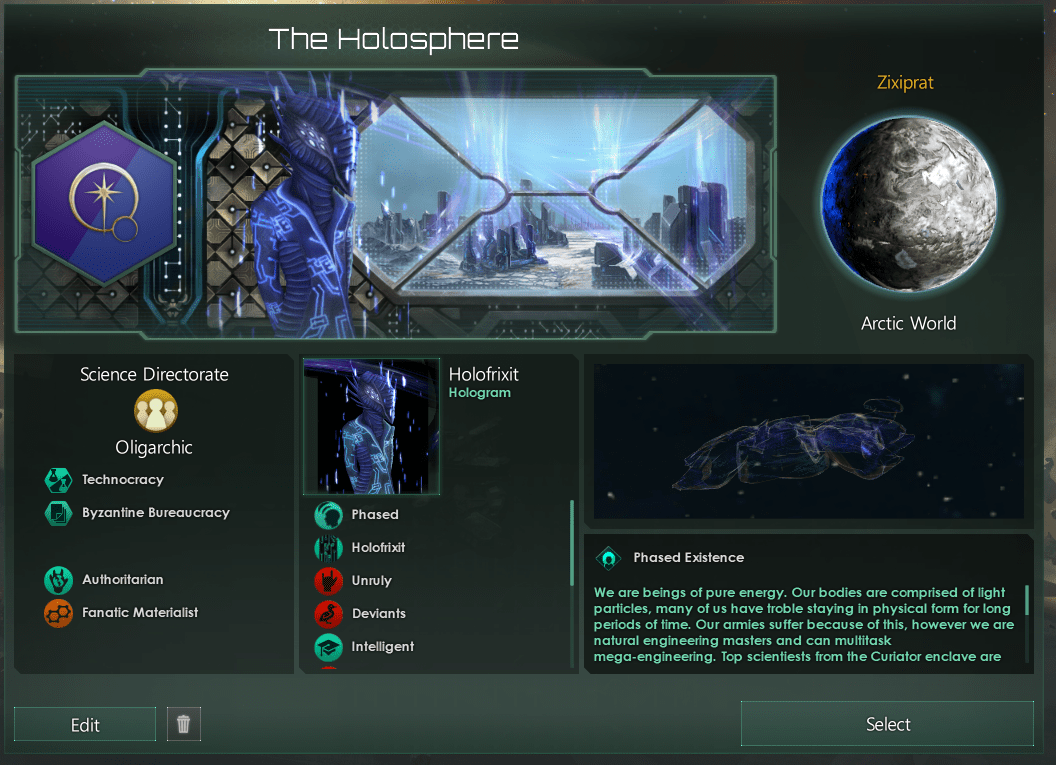Click the Unruly trait icon
1056x765 pixels.
tap(329, 581)
